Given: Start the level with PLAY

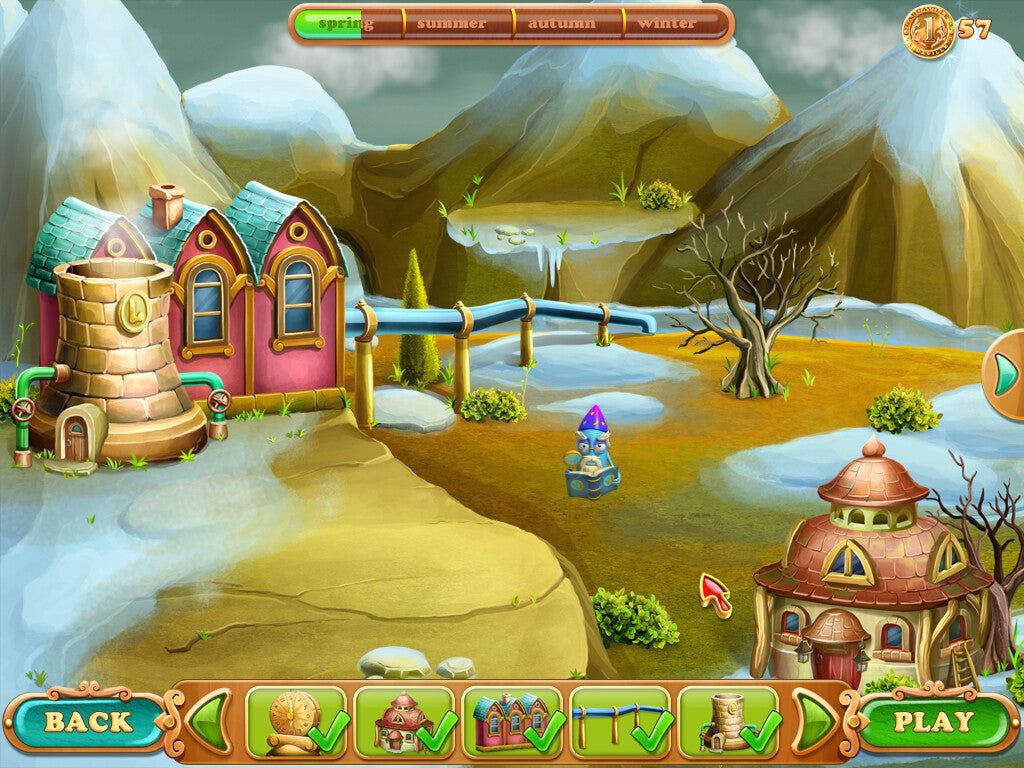Looking at the screenshot, I should point(932,722).
